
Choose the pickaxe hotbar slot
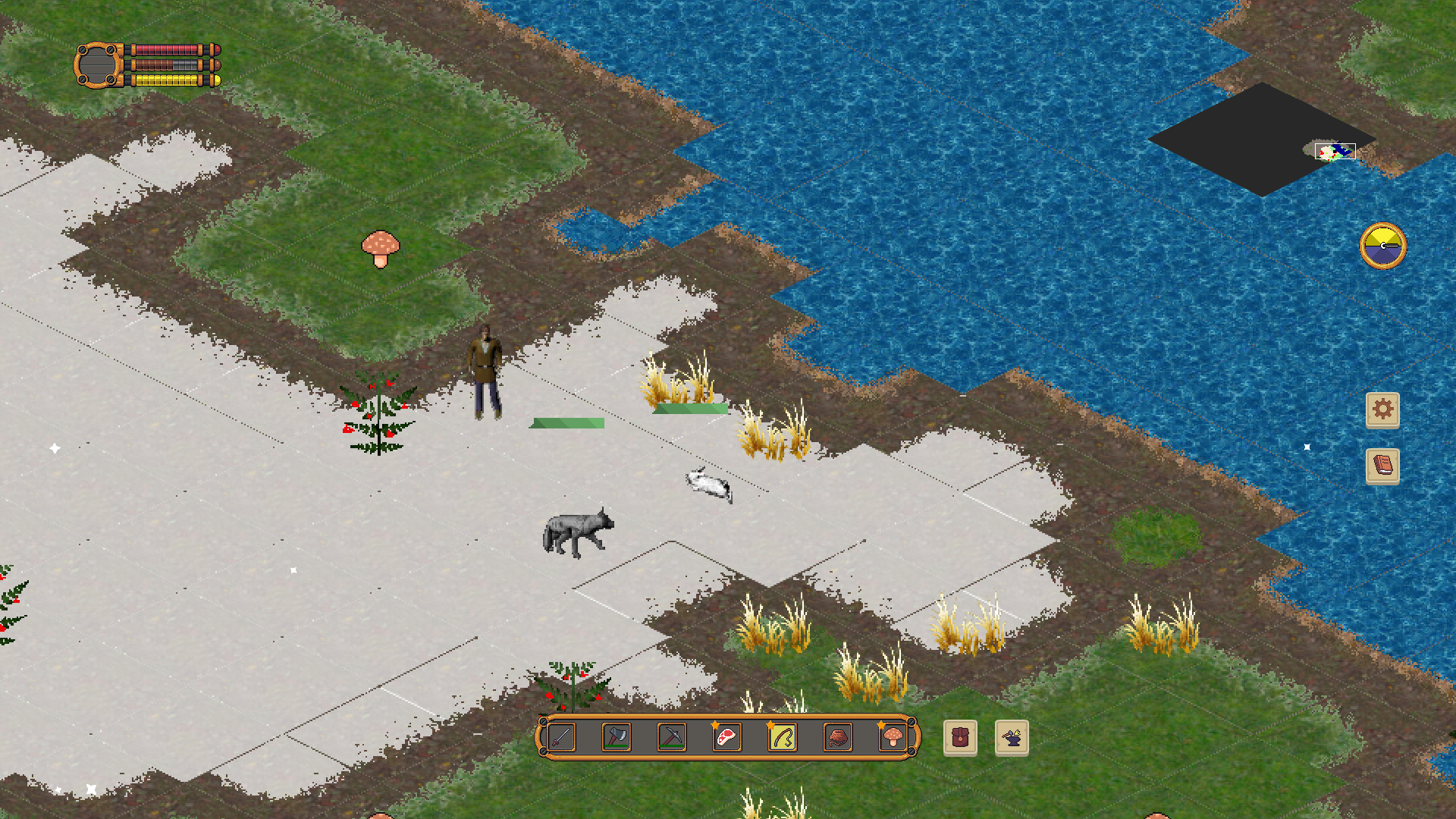pos(672,737)
